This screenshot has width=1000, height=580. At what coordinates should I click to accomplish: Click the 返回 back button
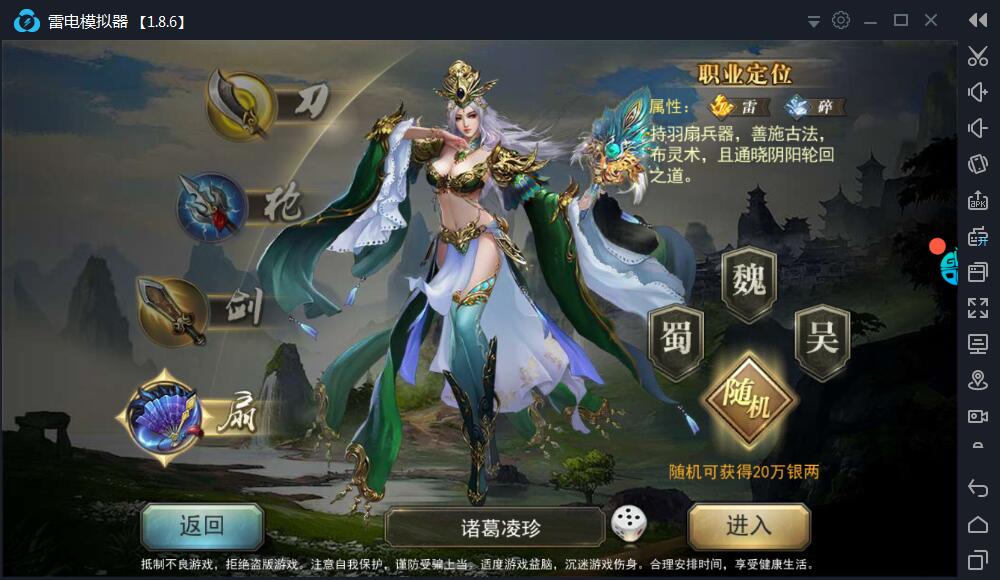point(202,526)
